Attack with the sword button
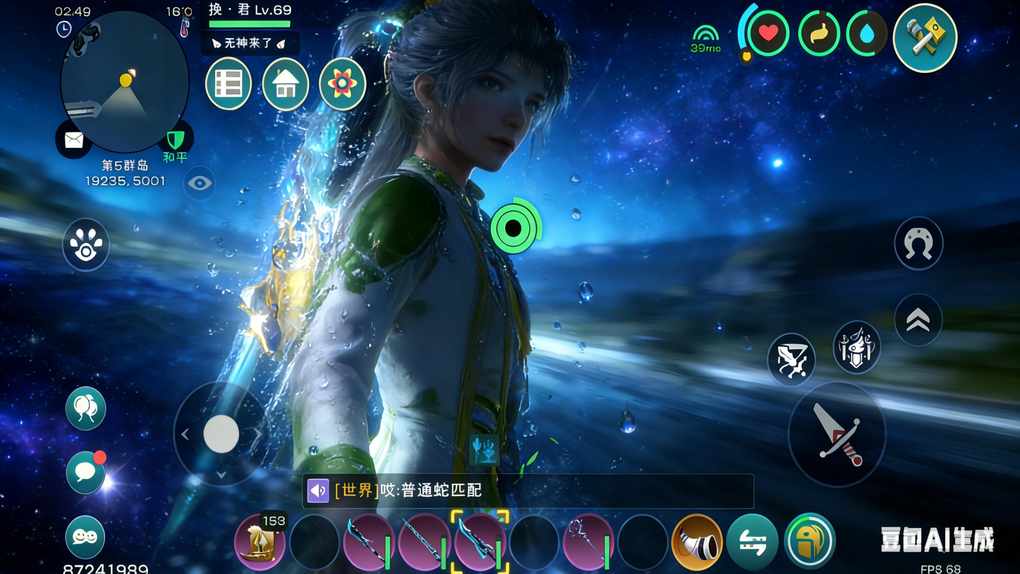This screenshot has width=1020, height=574. (x=836, y=433)
